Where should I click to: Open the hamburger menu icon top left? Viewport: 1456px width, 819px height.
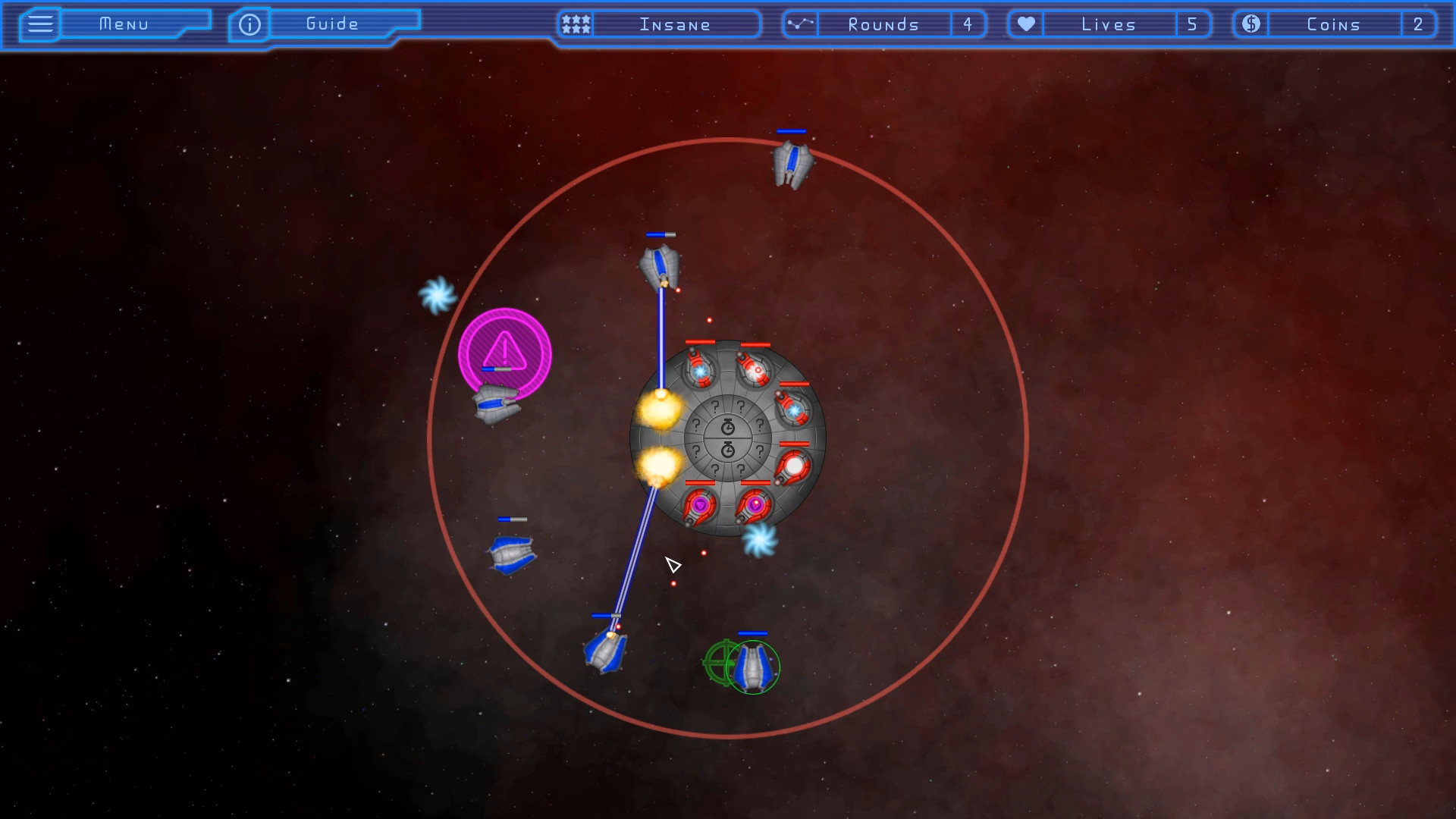point(39,24)
